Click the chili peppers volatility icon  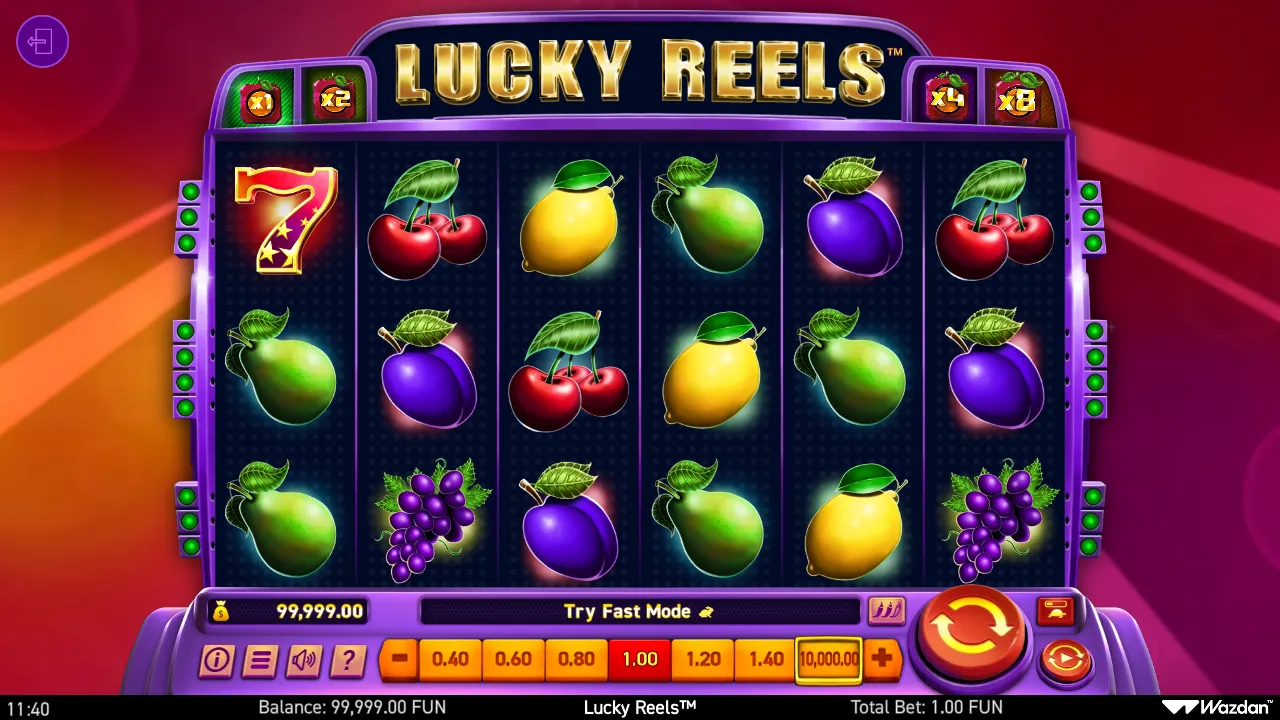pyautogui.click(x=888, y=611)
